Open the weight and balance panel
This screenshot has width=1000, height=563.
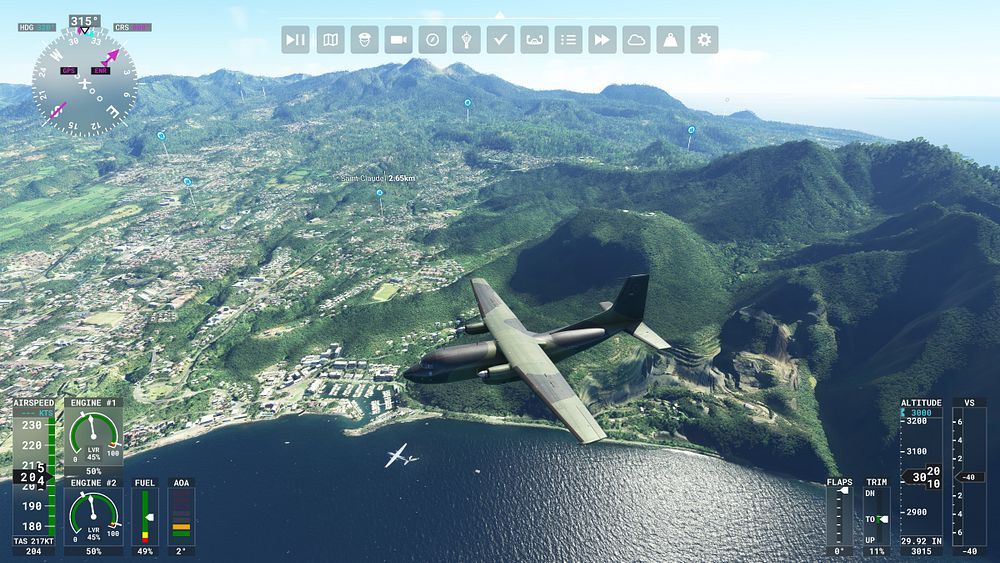(670, 40)
